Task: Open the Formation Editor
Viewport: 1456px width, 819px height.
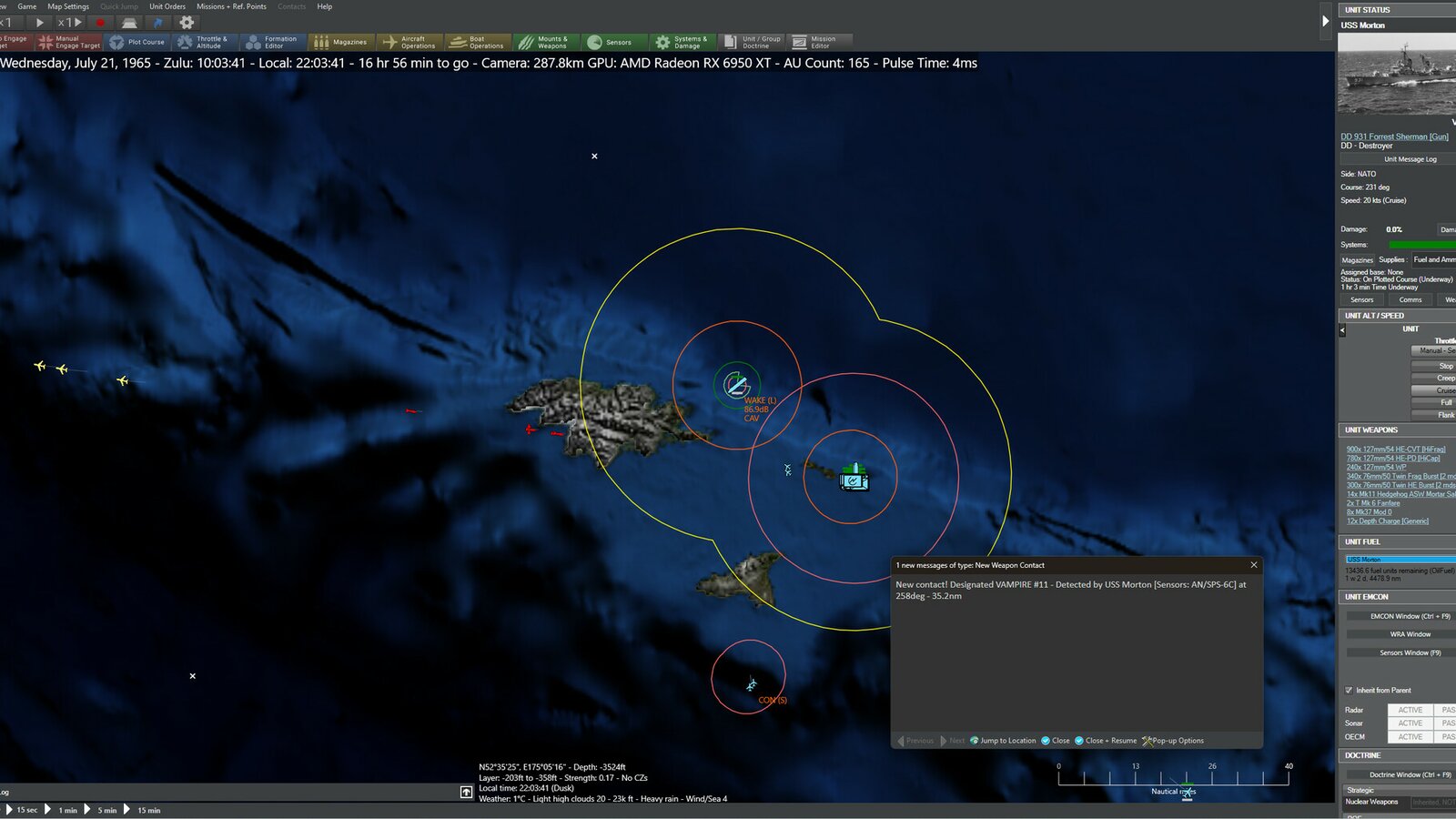Action: (274, 41)
